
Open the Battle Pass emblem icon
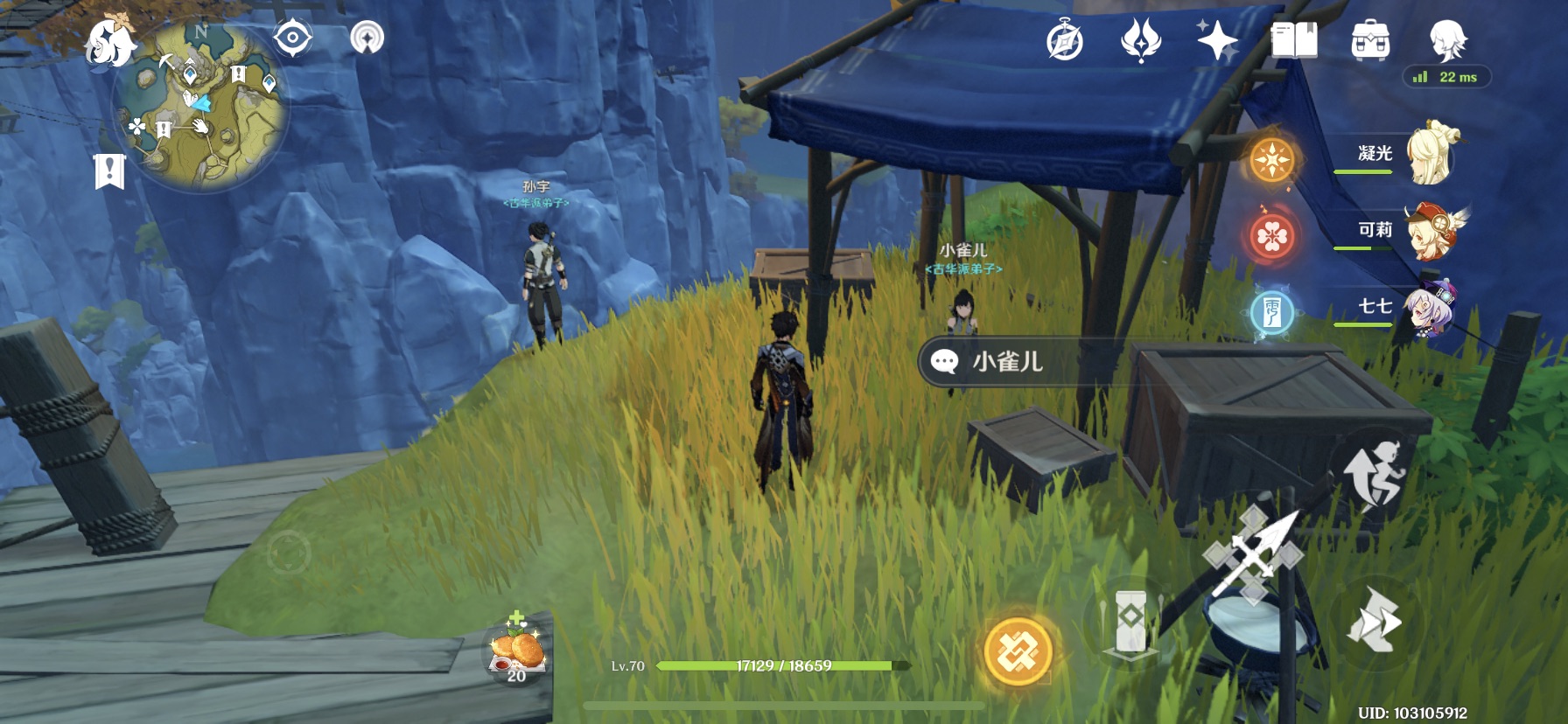(1140, 40)
